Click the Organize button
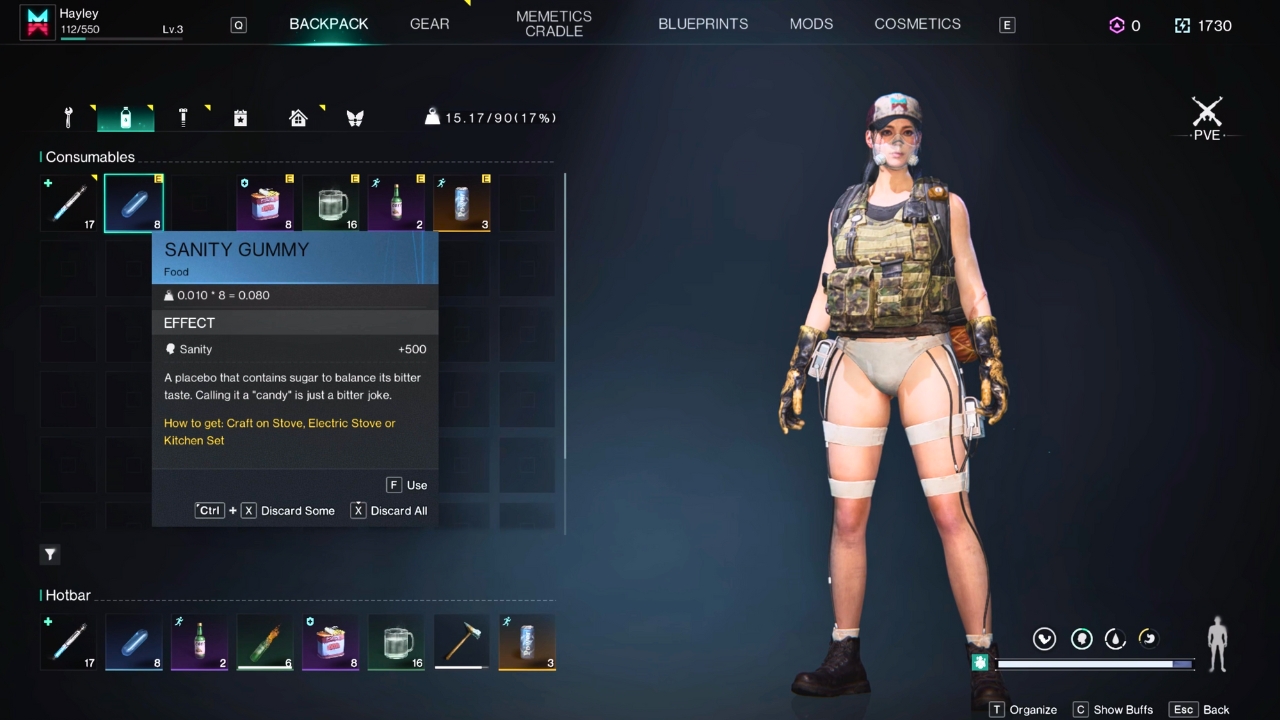1280x720 pixels. tap(1023, 709)
